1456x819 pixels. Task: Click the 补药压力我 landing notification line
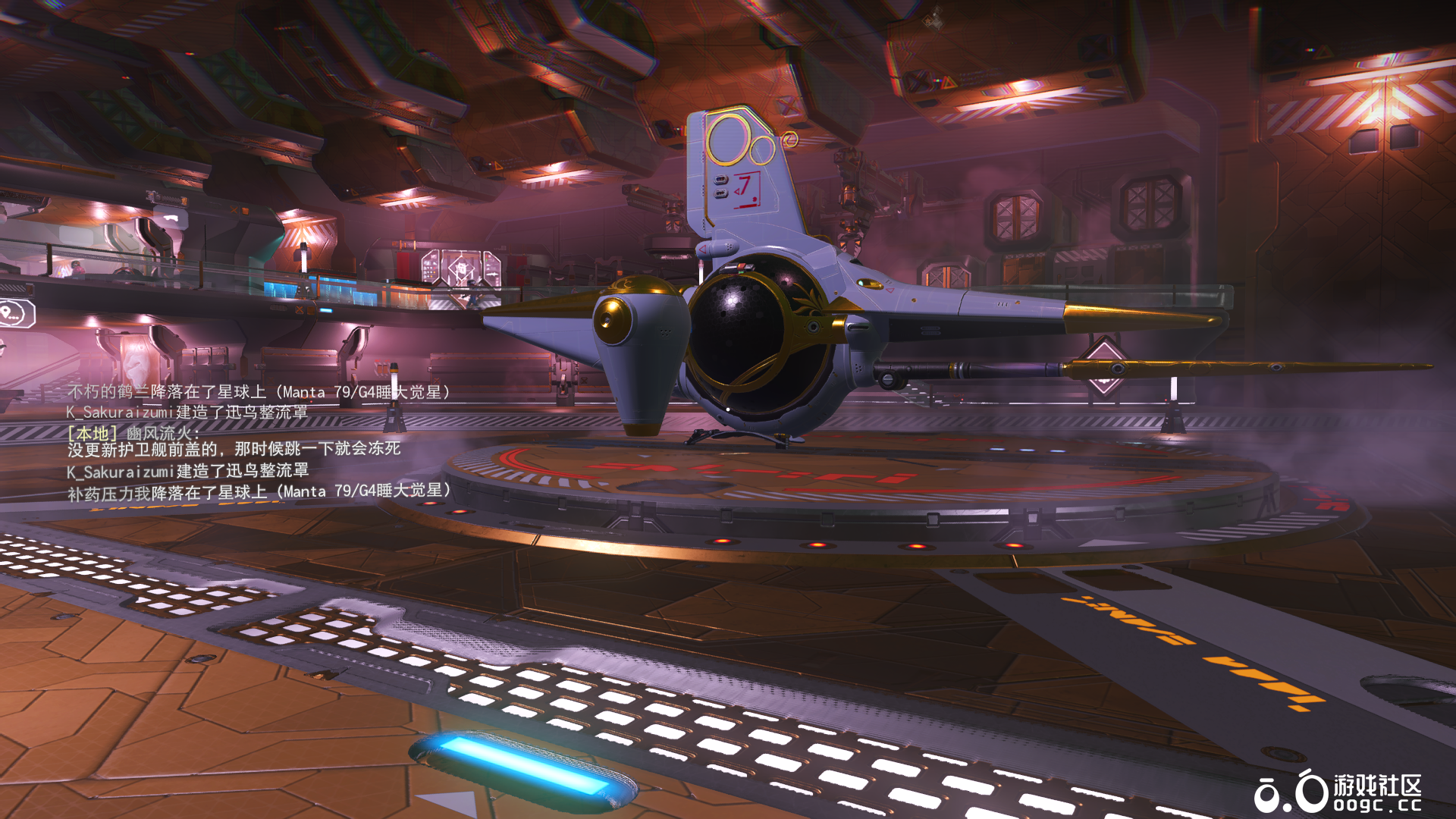pyautogui.click(x=259, y=491)
